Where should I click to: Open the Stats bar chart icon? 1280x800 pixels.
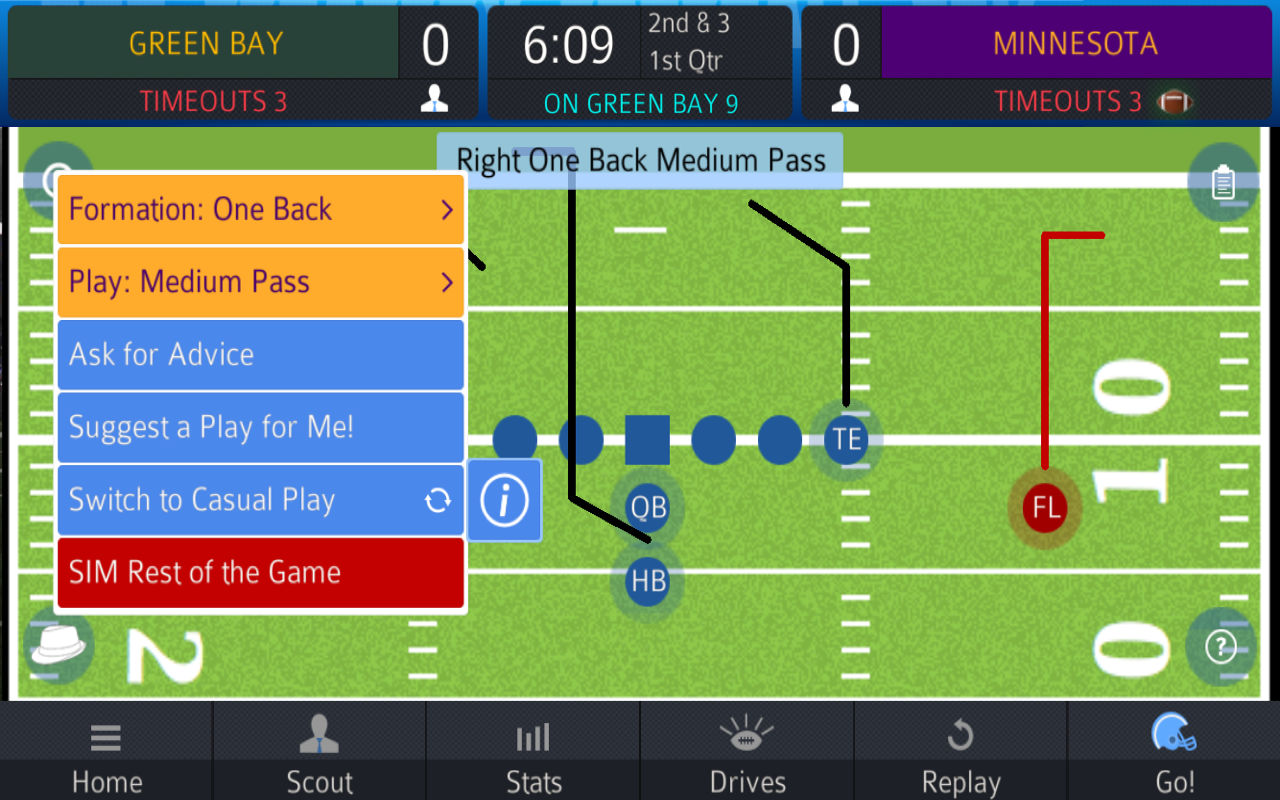pos(533,737)
